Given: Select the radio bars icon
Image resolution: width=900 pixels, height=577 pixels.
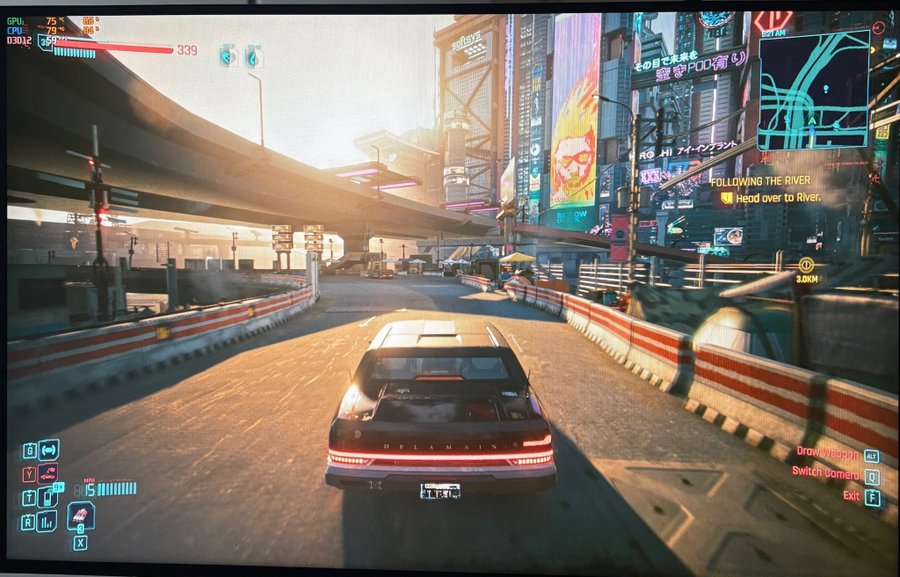Looking at the screenshot, I should click(47, 521).
